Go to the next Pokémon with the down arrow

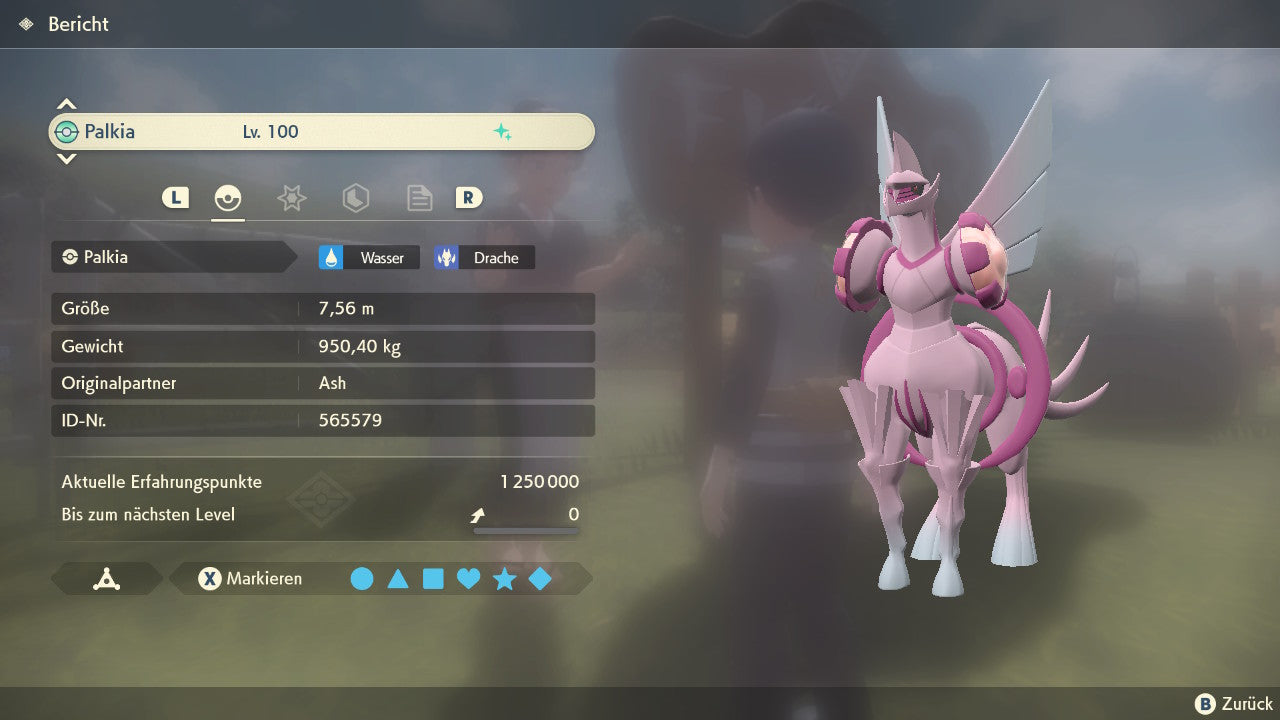66,158
